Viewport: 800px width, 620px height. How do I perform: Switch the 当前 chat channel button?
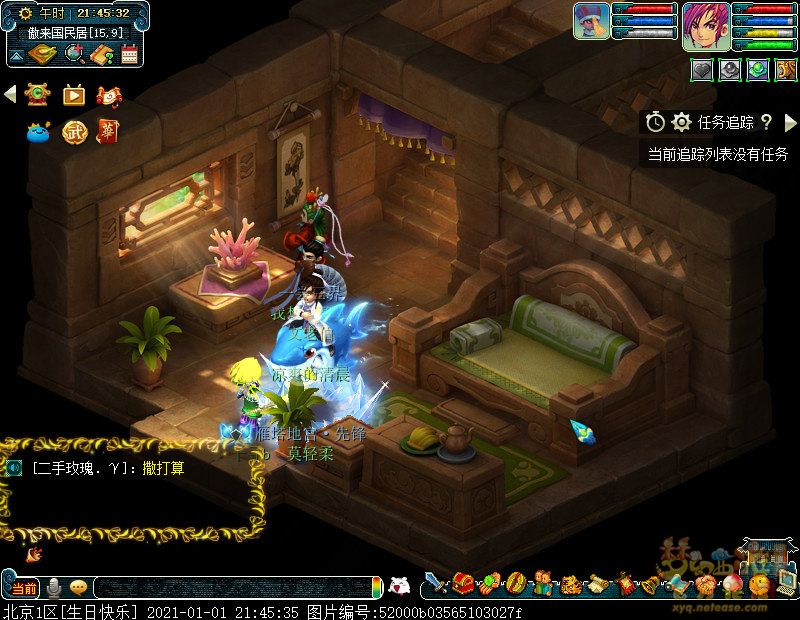(25, 587)
